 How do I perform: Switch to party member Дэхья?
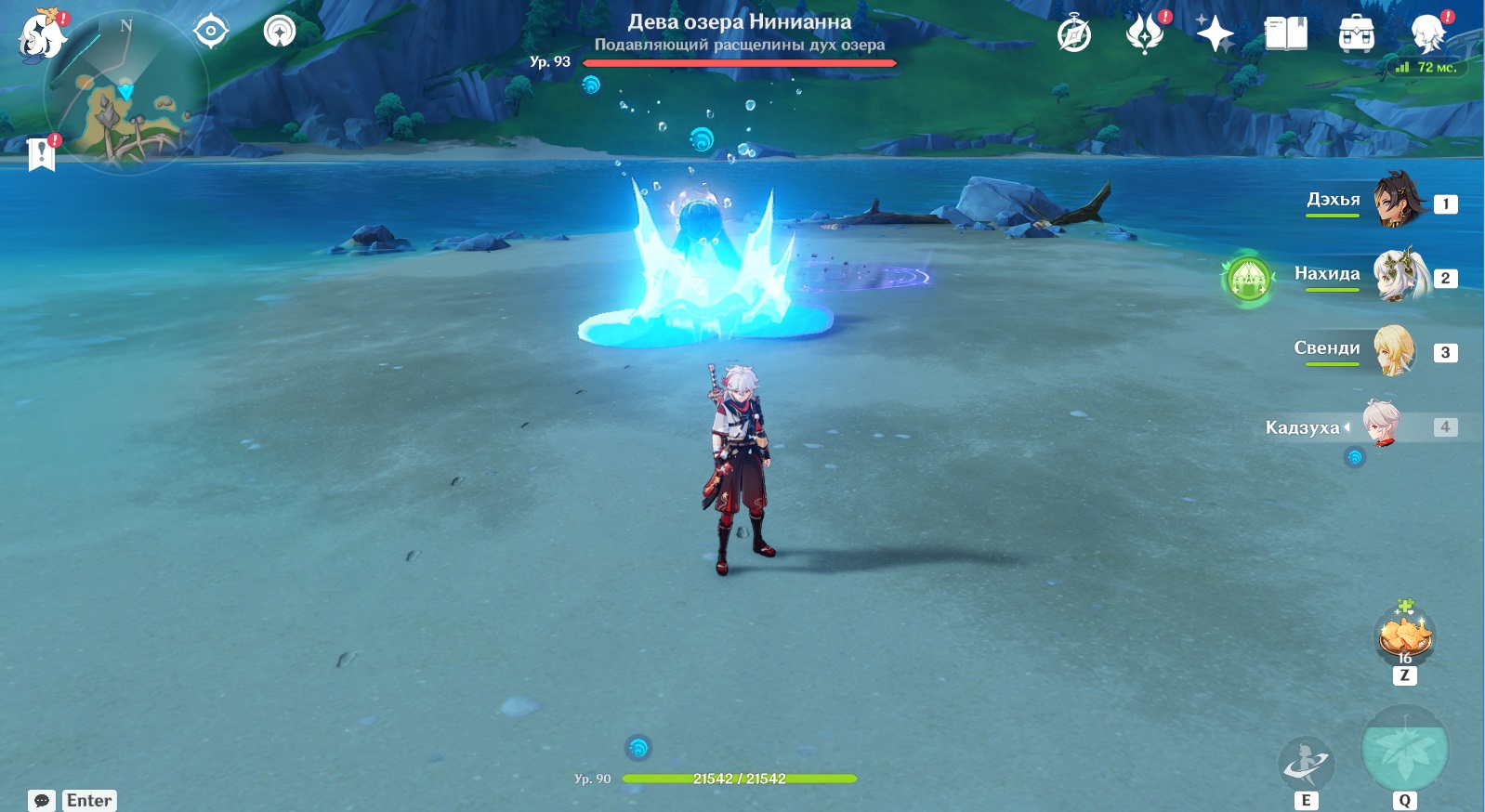pyautogui.click(x=1398, y=201)
